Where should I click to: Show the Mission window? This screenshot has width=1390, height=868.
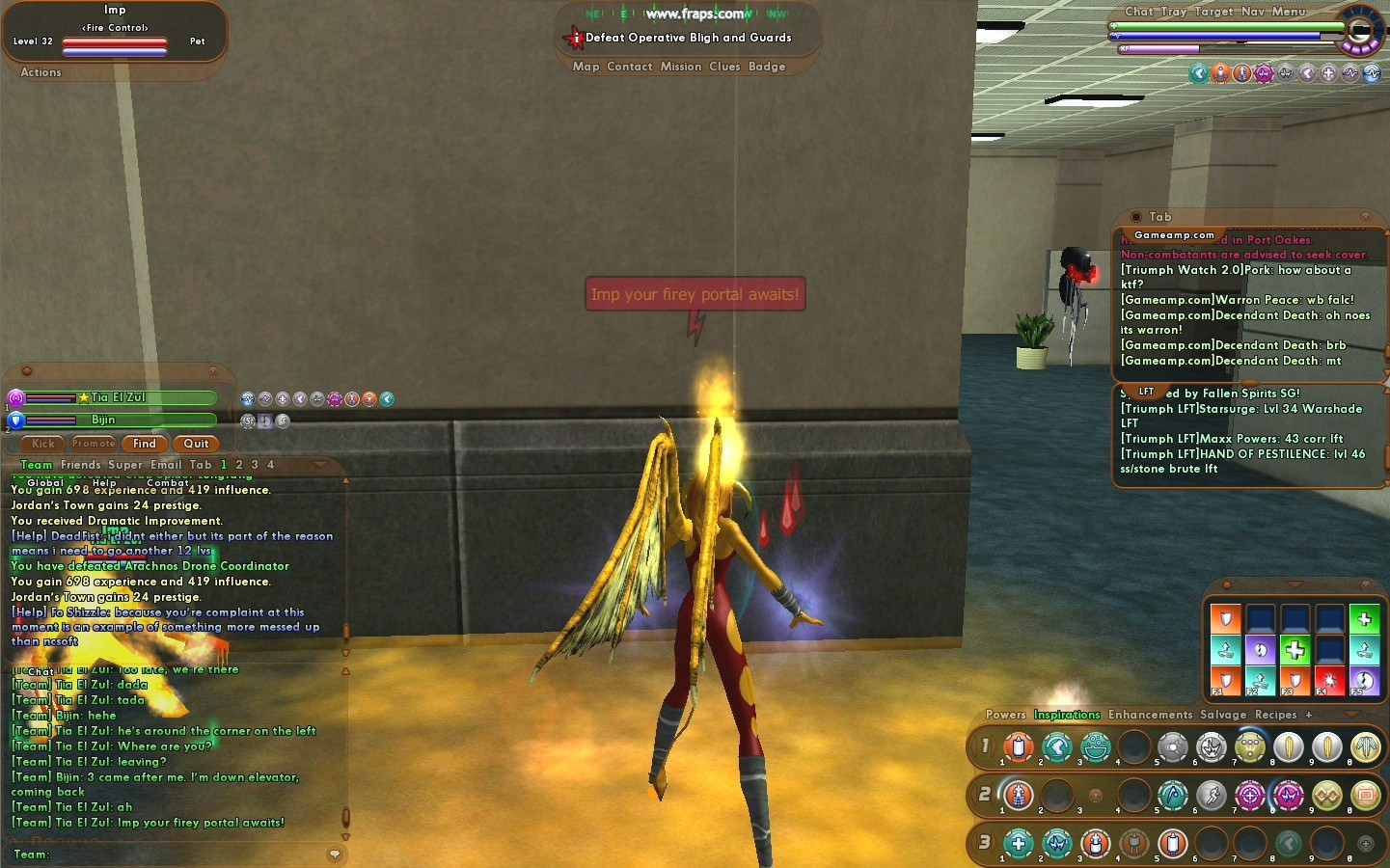pyautogui.click(x=681, y=67)
